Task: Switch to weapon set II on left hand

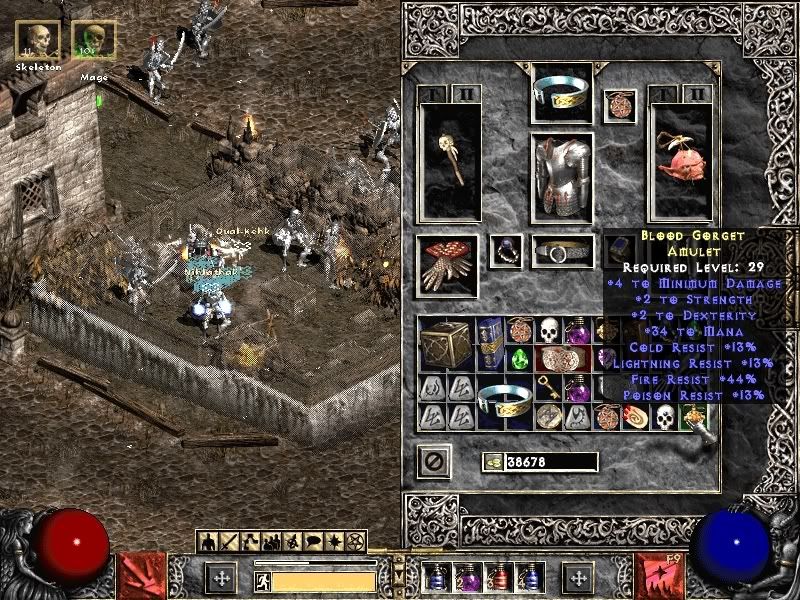Action: (466, 94)
